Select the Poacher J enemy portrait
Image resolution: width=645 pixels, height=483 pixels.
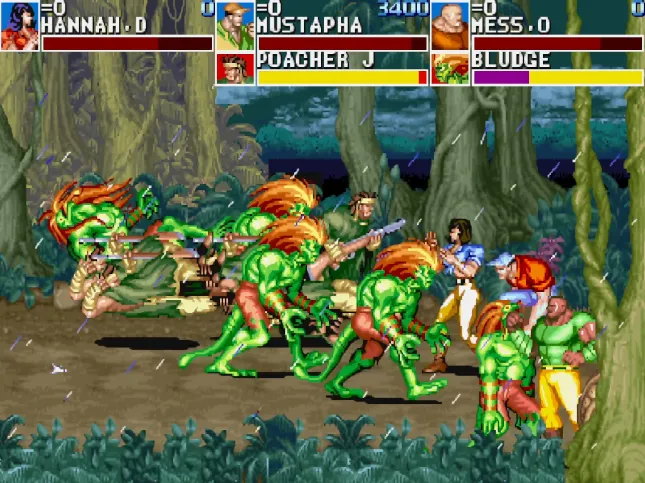click(235, 69)
